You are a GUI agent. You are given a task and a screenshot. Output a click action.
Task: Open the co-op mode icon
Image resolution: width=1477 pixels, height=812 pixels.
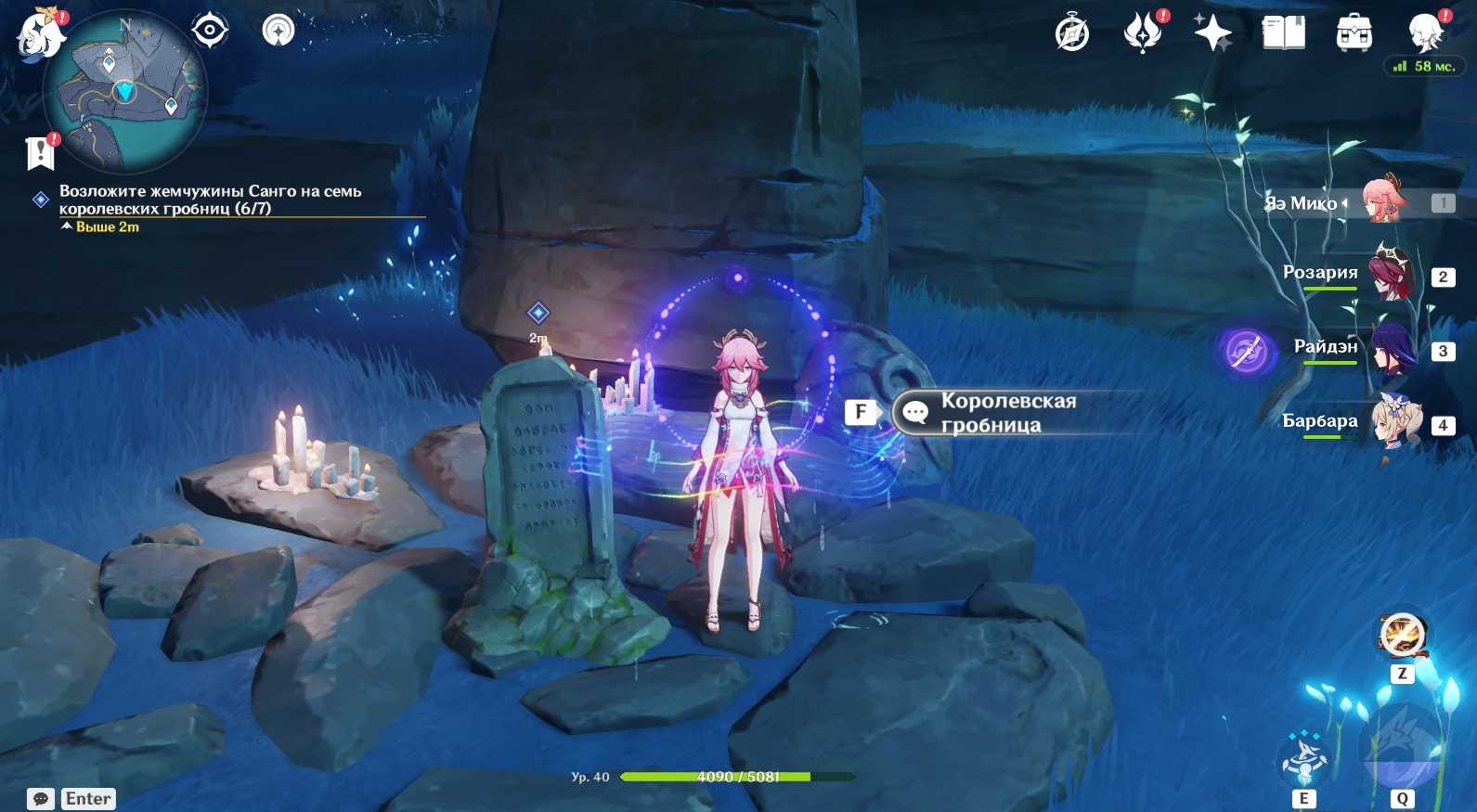(278, 31)
